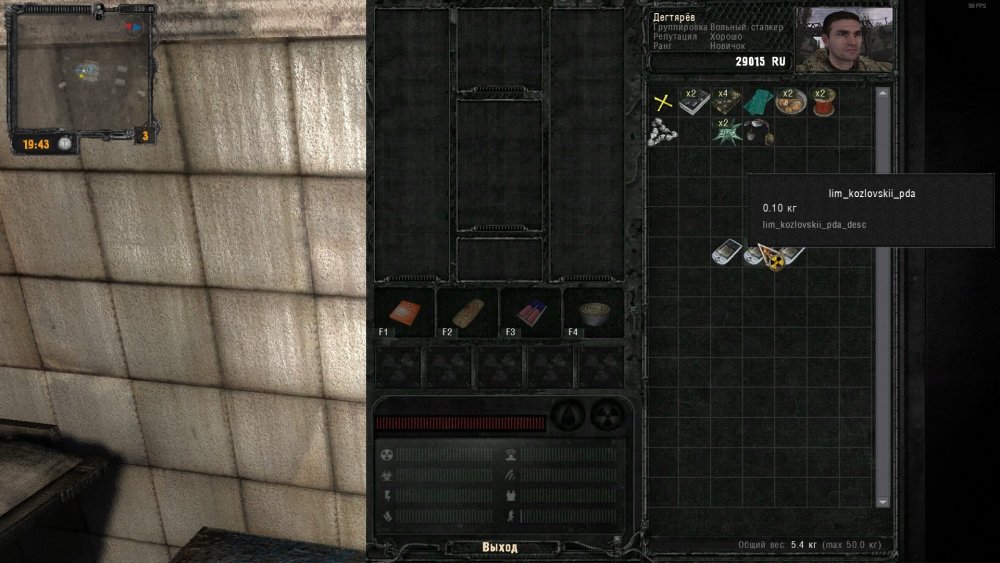Screen dimensions: 1000x563
Task: Use the bandage in the F2 quick slot
Action: coord(467,313)
